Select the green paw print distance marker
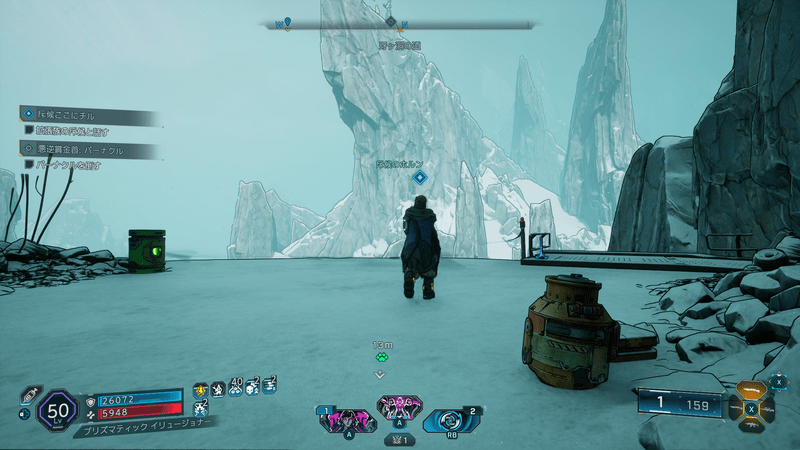 pos(380,355)
